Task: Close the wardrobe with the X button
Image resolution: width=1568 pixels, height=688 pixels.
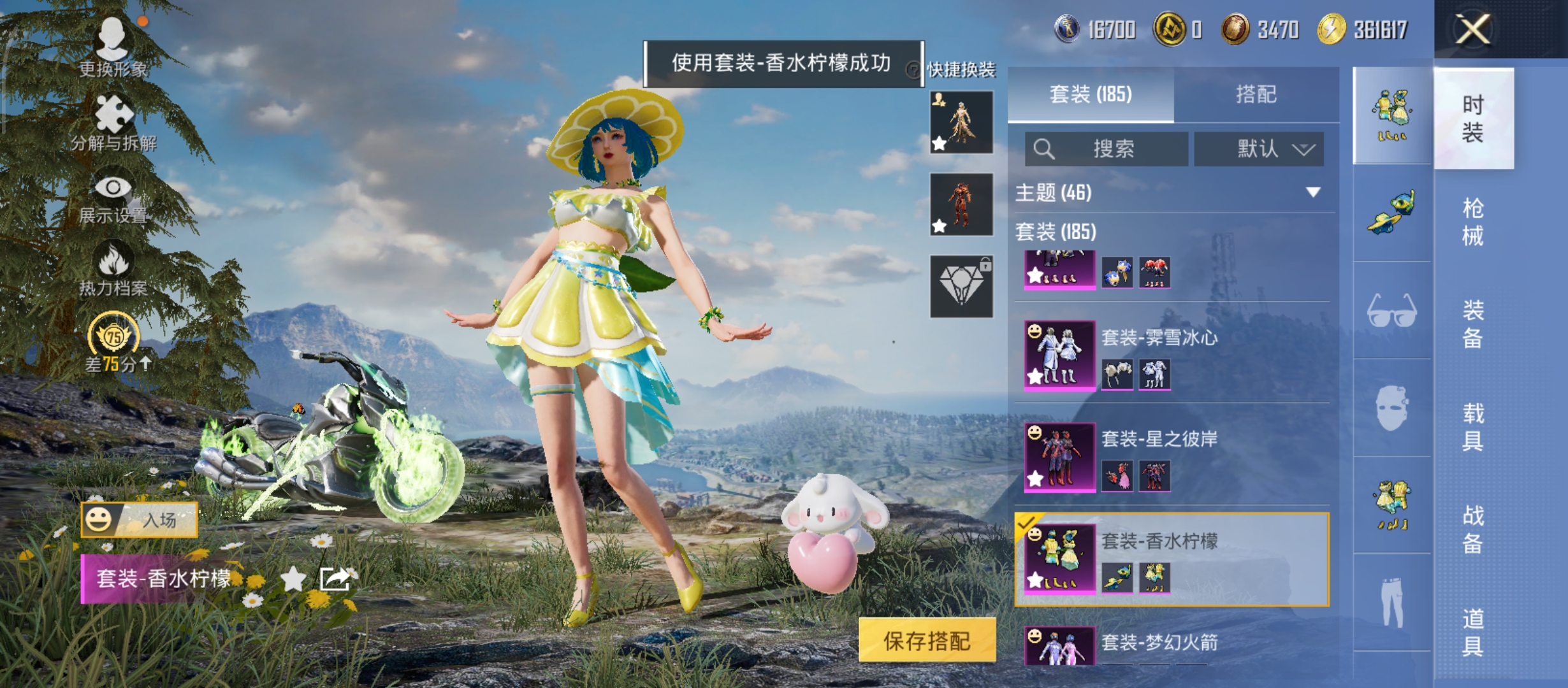Action: tap(1472, 29)
